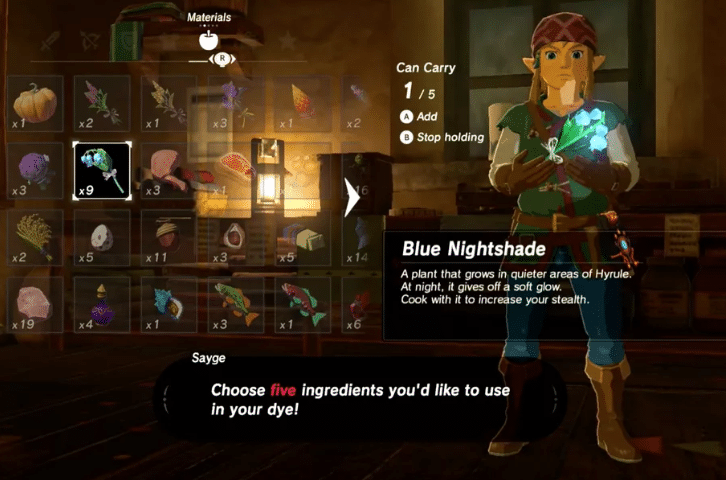Pick the bundle of wheat

(35, 237)
